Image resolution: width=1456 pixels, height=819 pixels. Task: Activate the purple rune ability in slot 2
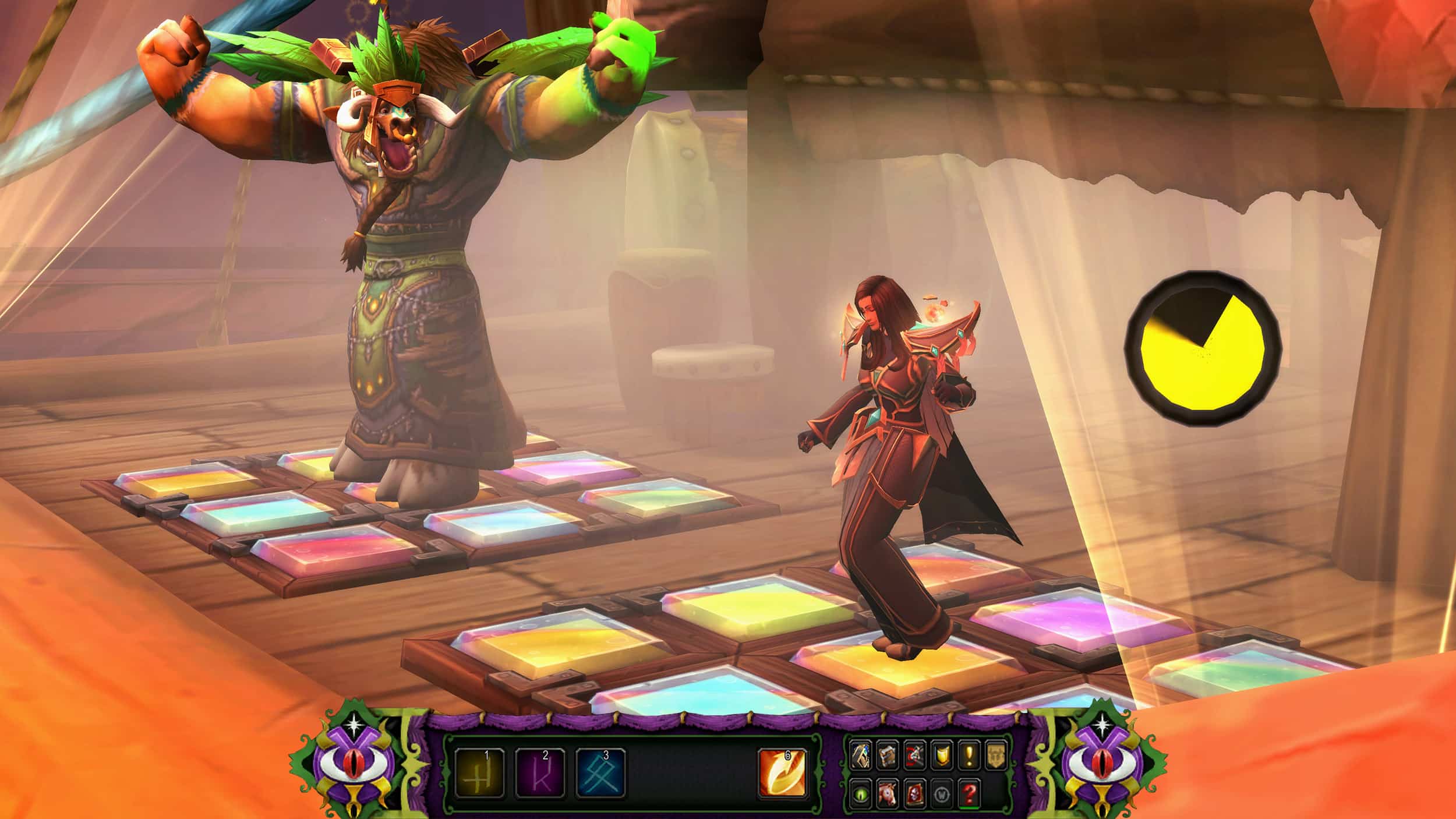coord(540,772)
